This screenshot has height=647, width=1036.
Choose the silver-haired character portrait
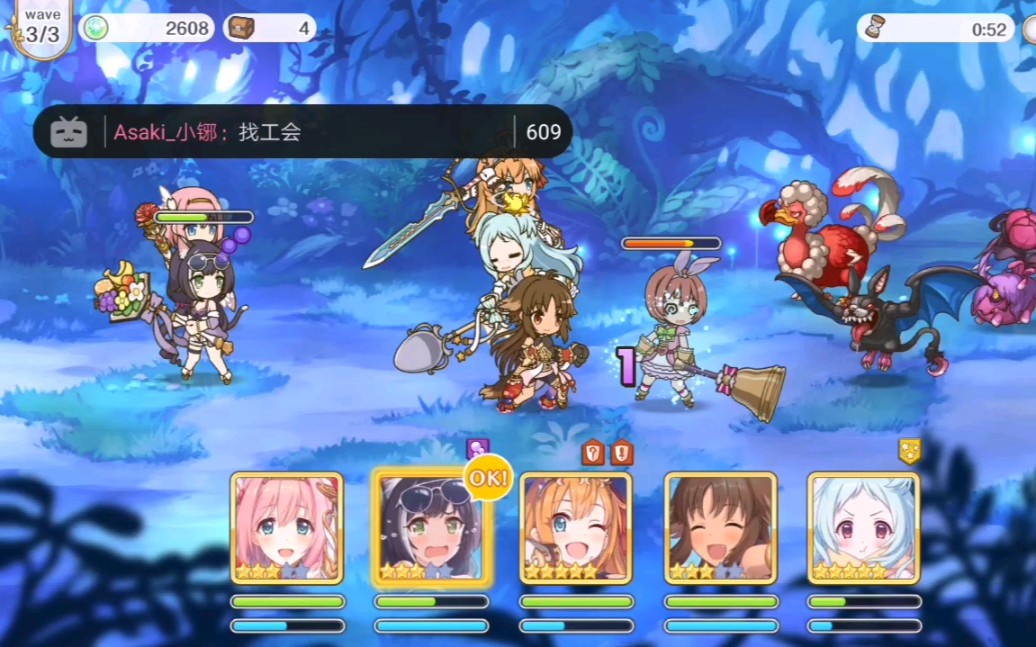point(863,528)
